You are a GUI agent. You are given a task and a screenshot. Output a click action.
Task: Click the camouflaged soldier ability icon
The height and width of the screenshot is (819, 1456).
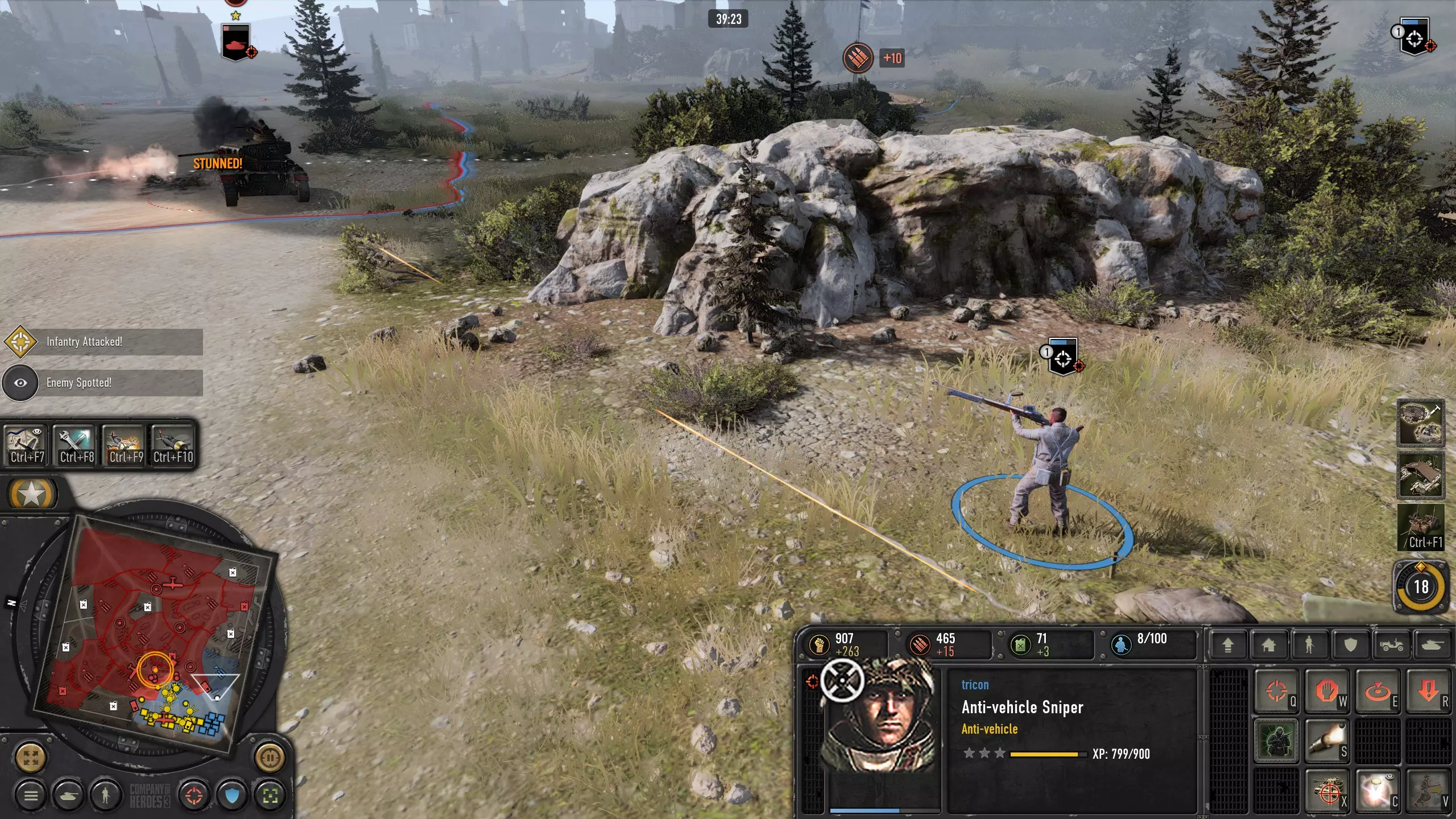click(1276, 742)
